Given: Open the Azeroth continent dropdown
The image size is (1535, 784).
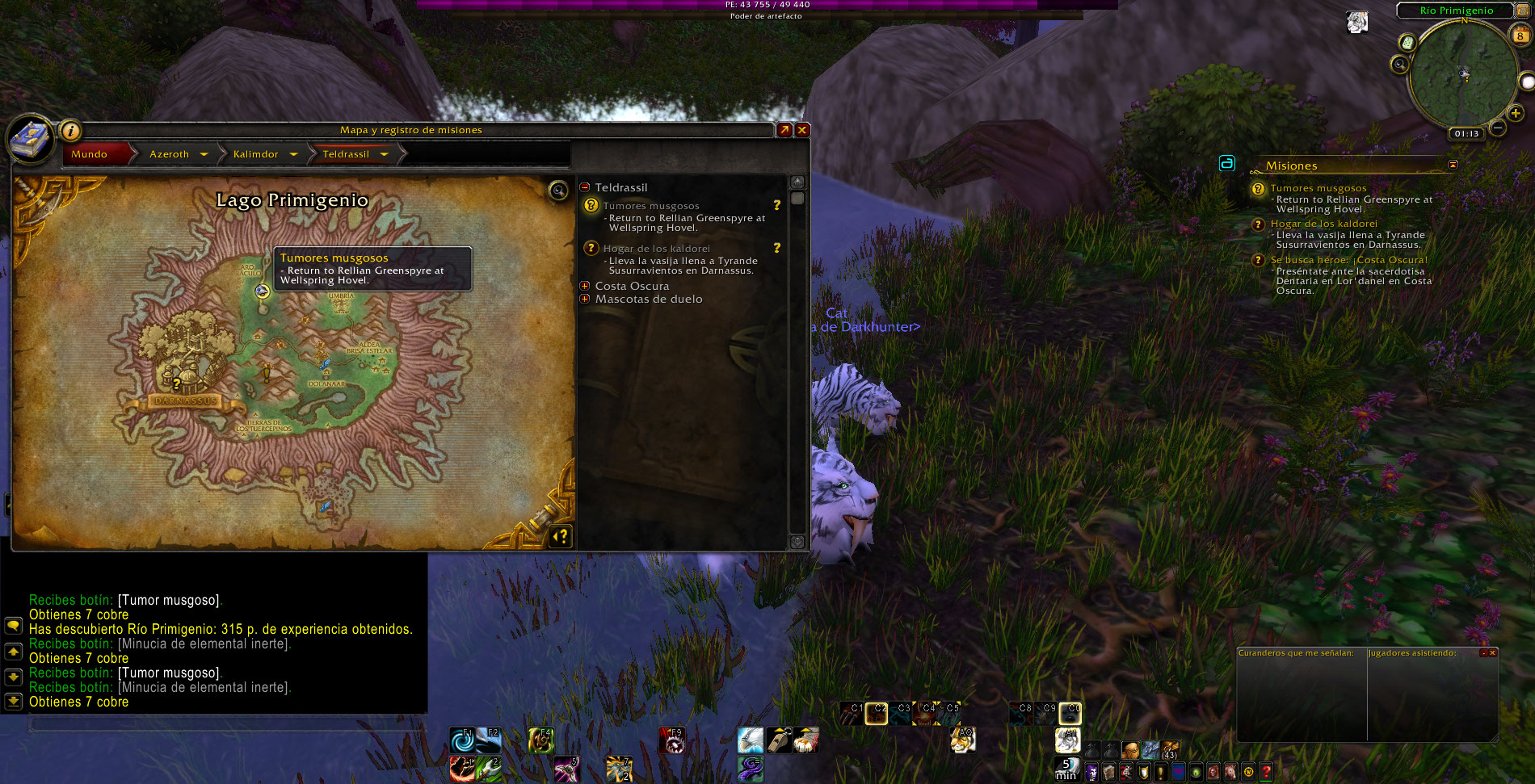Looking at the screenshot, I should tap(204, 154).
